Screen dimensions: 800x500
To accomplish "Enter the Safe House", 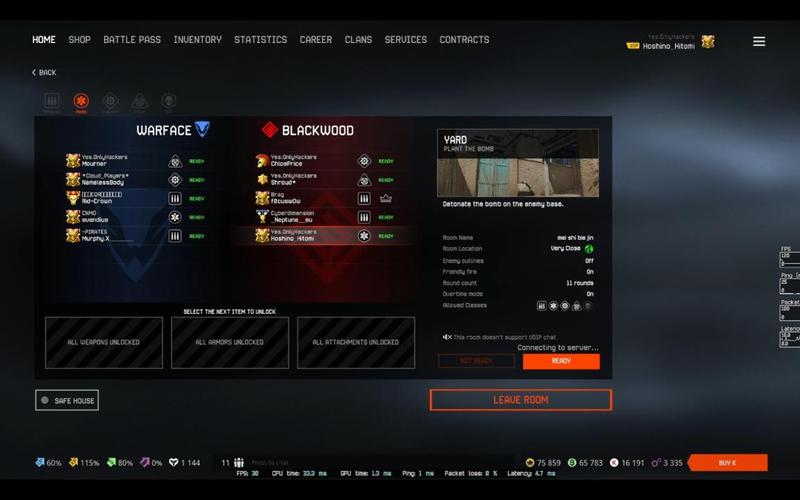I will (x=67, y=400).
